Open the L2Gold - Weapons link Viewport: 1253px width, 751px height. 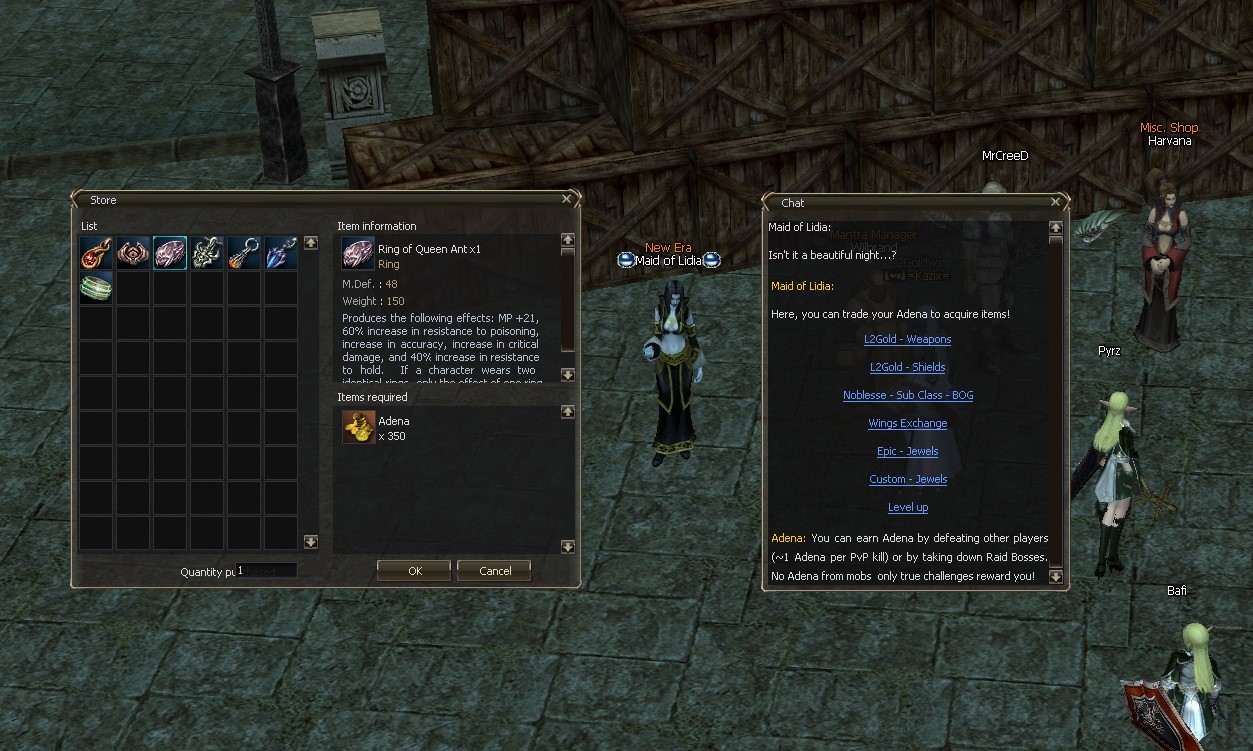click(x=907, y=339)
